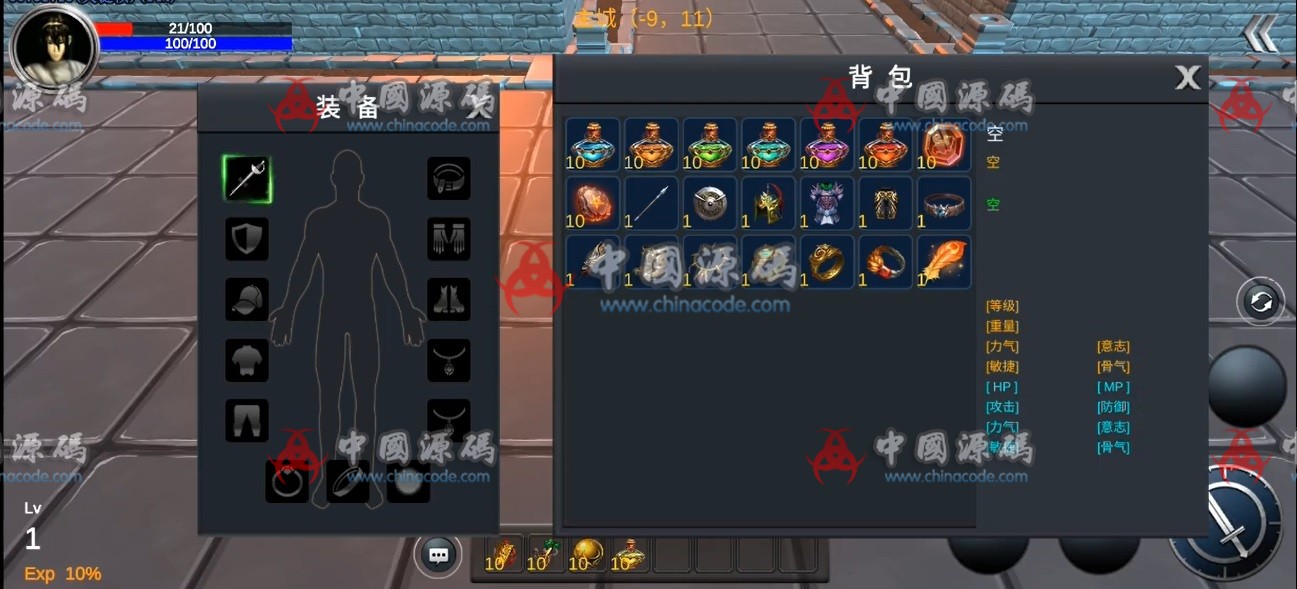Click the circular arrows switch button
The image size is (1297, 589).
(x=1260, y=301)
